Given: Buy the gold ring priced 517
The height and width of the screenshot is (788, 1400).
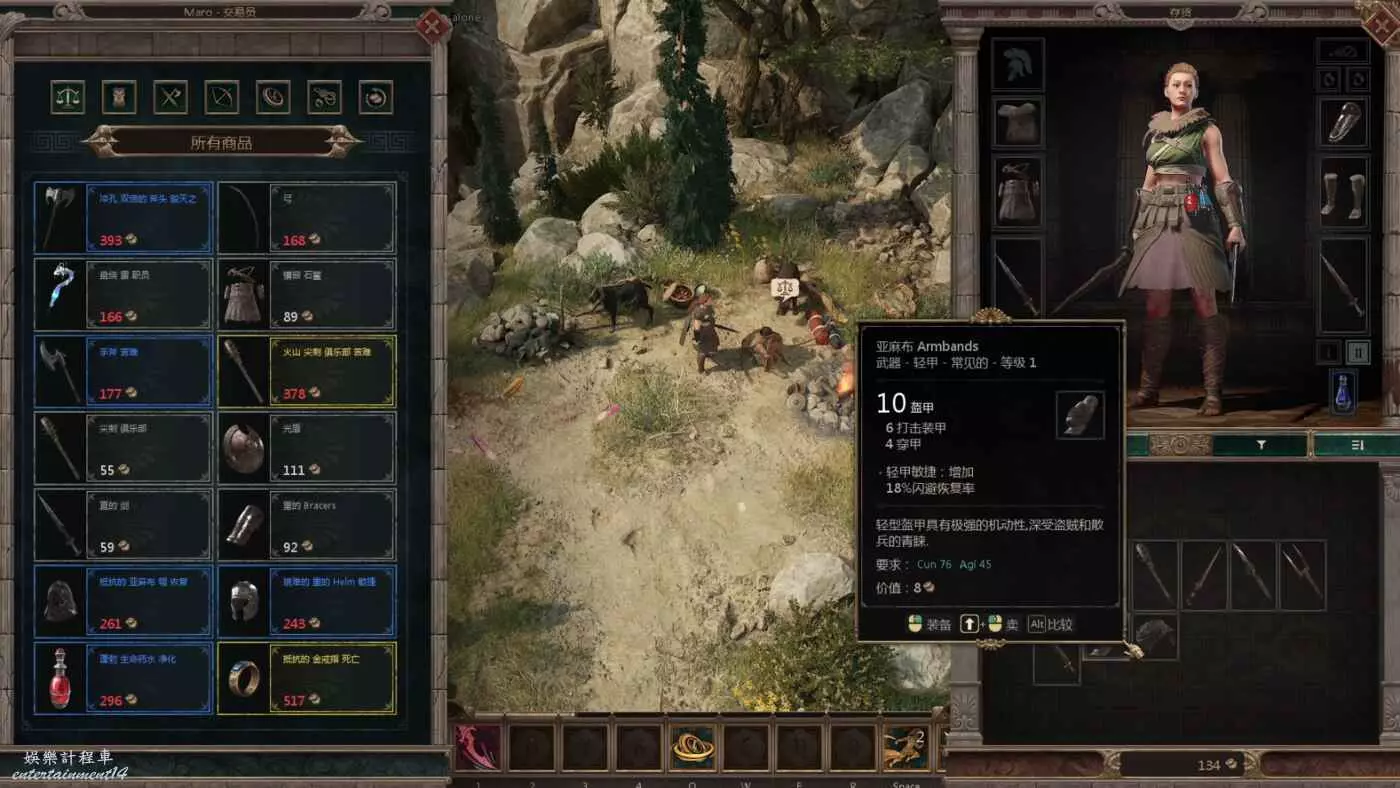Looking at the screenshot, I should tap(307, 678).
